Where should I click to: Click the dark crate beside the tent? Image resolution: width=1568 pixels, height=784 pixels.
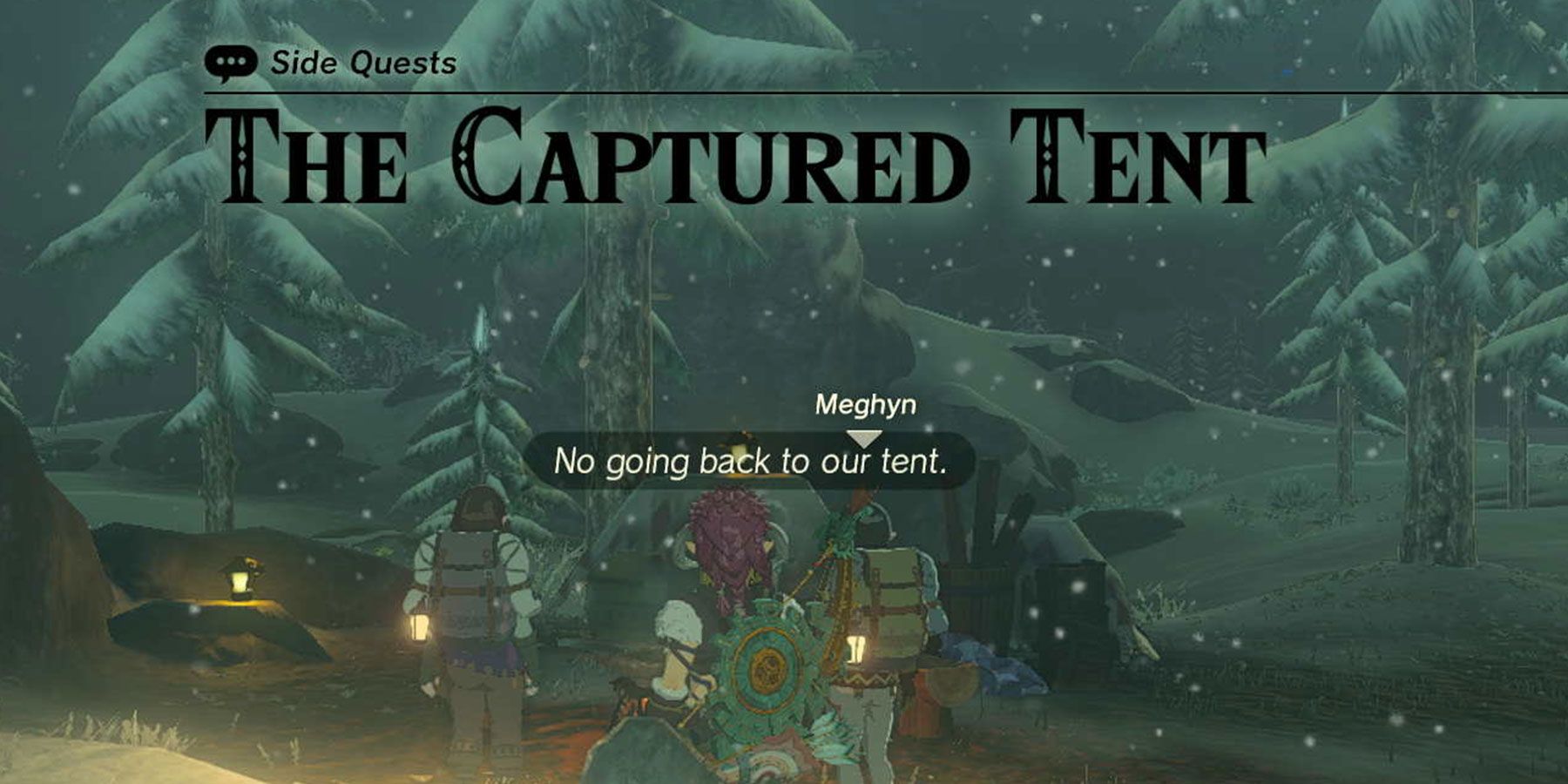coord(1069,610)
